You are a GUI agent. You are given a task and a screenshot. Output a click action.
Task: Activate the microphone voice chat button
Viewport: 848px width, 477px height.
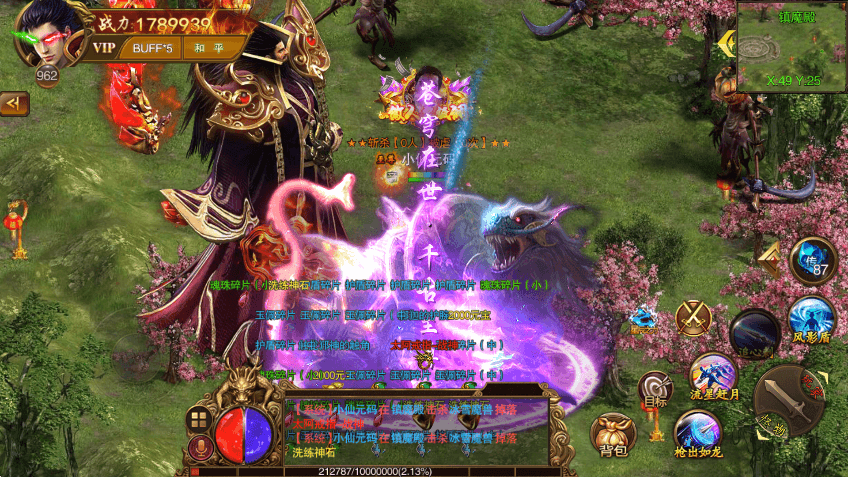pos(198,448)
